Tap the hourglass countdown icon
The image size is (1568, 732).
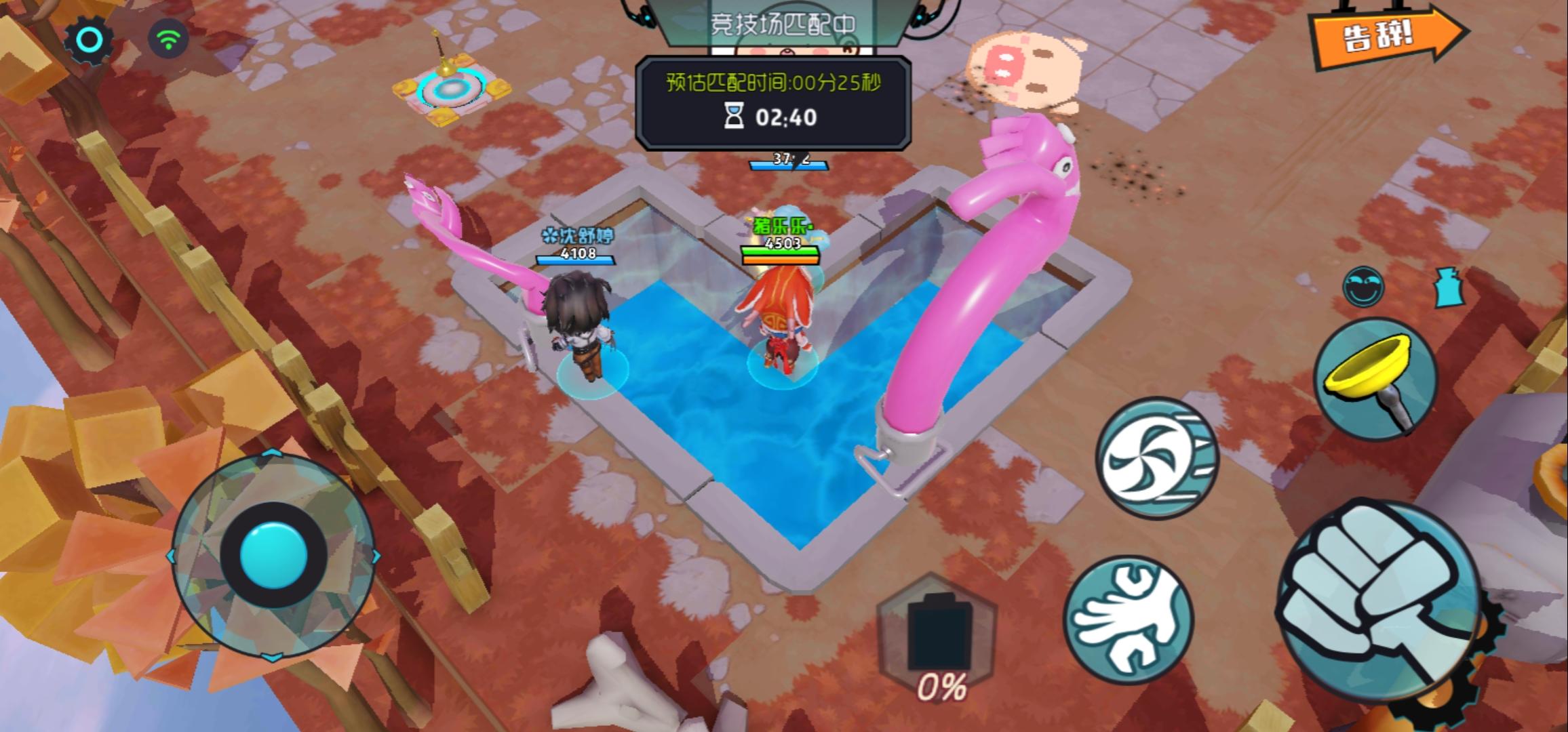tap(733, 115)
